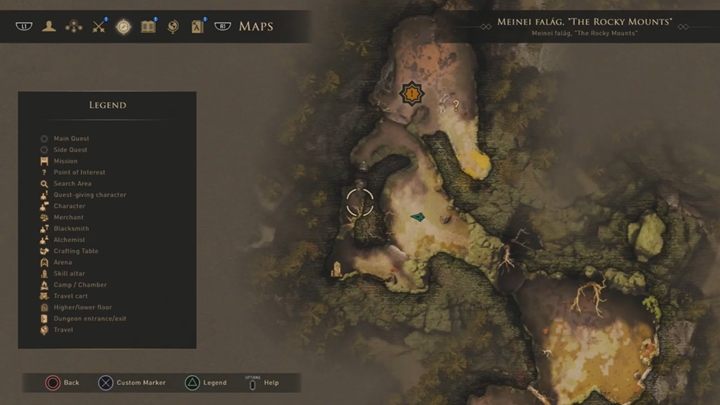
Task: Open the character profile tab
Action: pyautogui.click(x=48, y=26)
